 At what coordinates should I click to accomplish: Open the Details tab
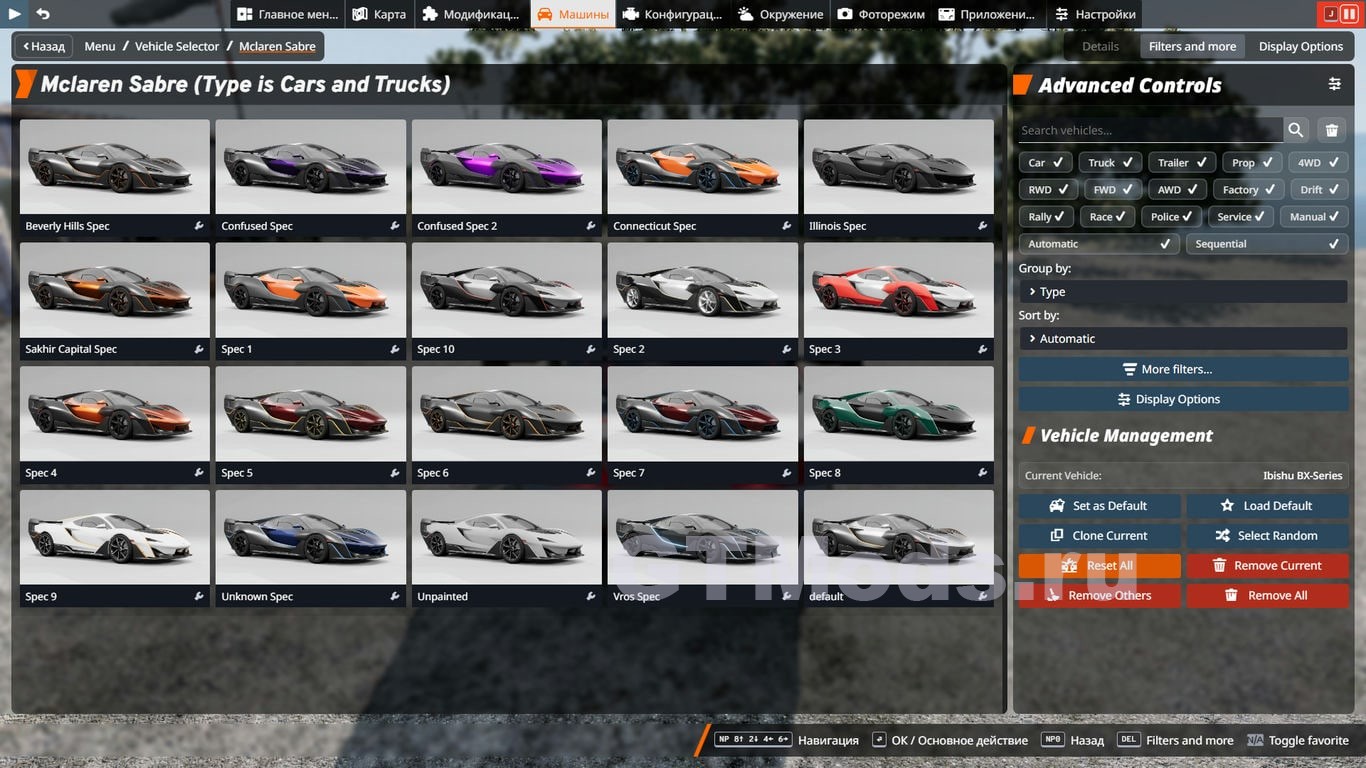[1100, 46]
